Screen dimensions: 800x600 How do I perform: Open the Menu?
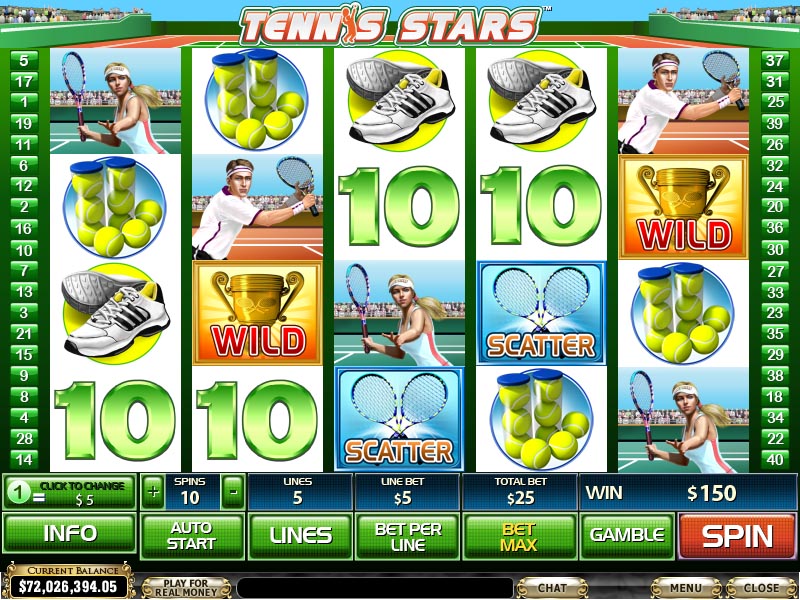coord(686,587)
